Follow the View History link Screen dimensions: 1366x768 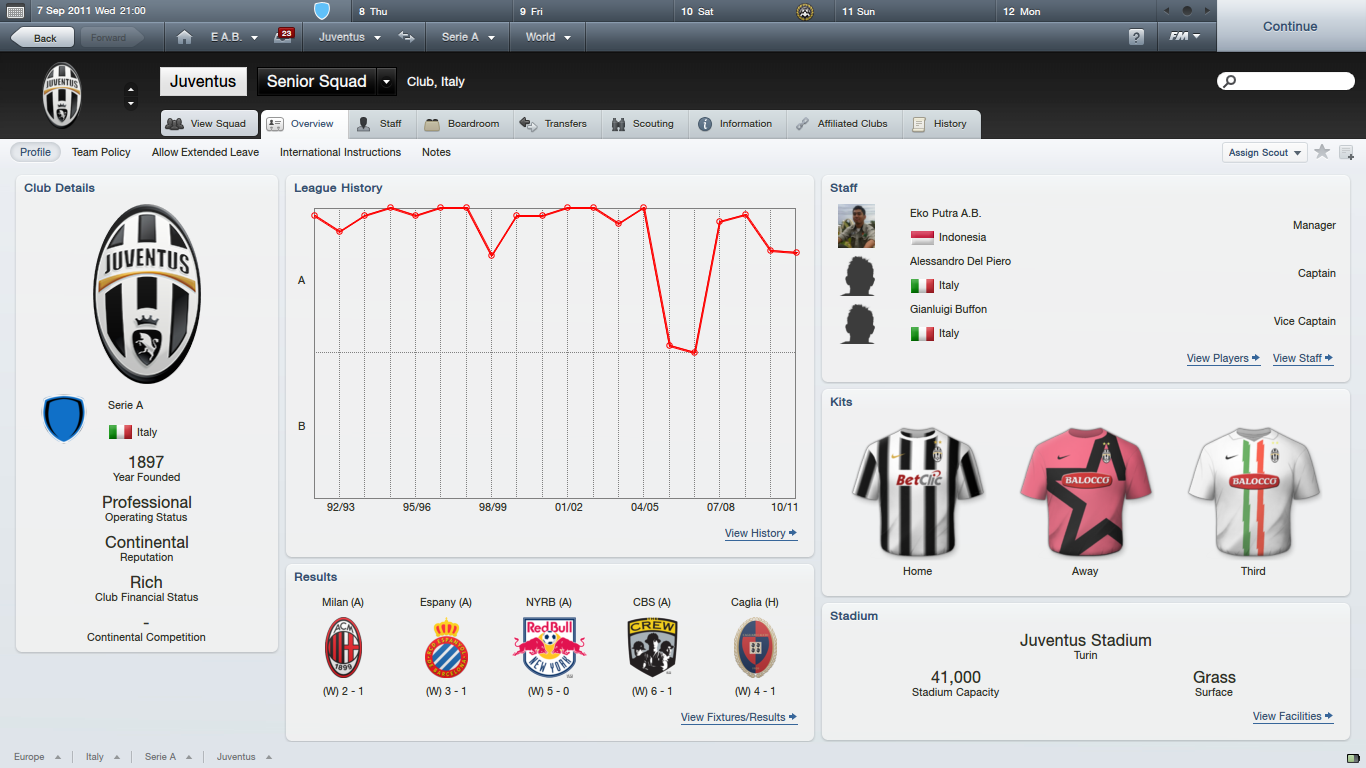pyautogui.click(x=760, y=534)
